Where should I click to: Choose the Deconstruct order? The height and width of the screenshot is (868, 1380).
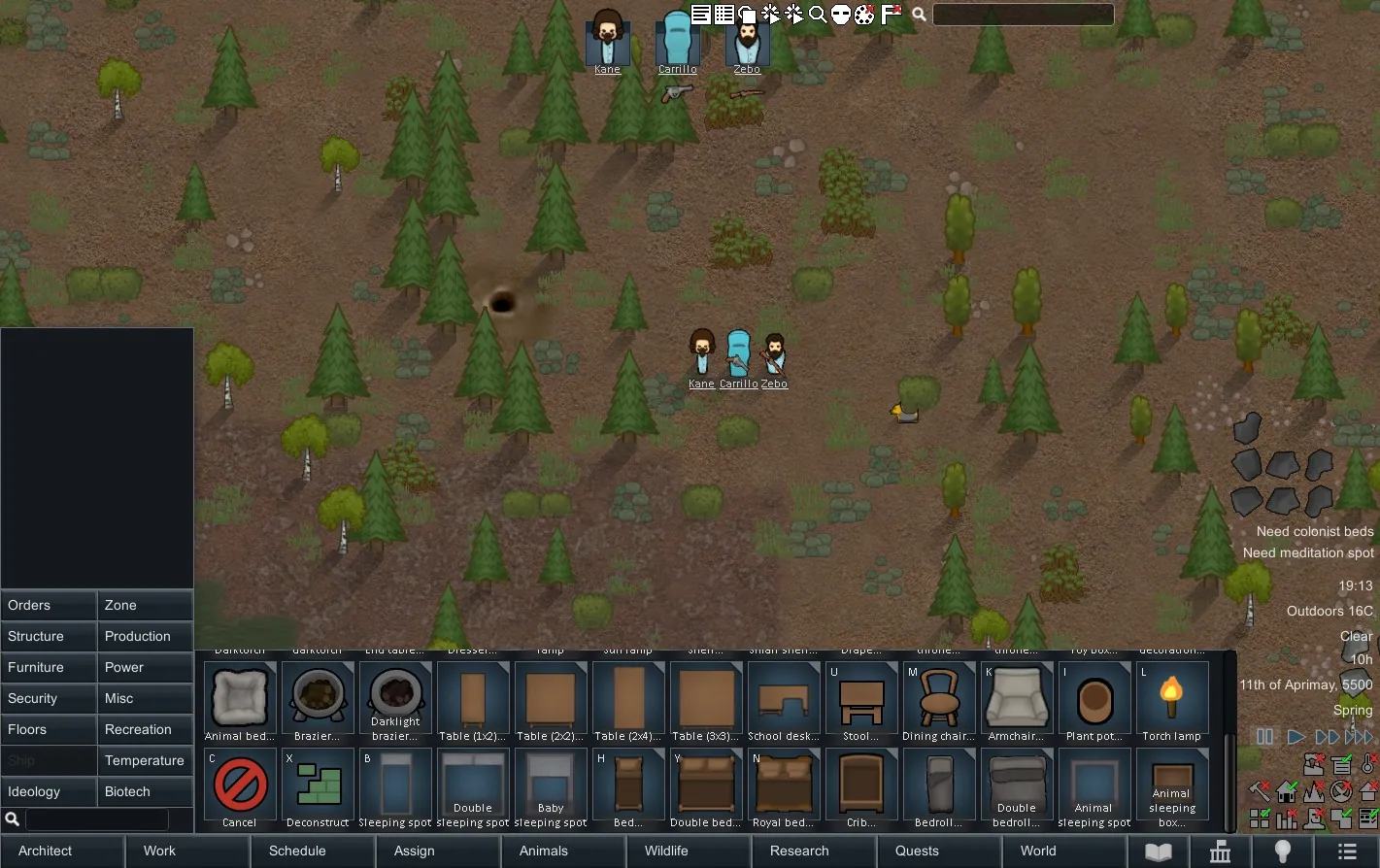(x=318, y=788)
